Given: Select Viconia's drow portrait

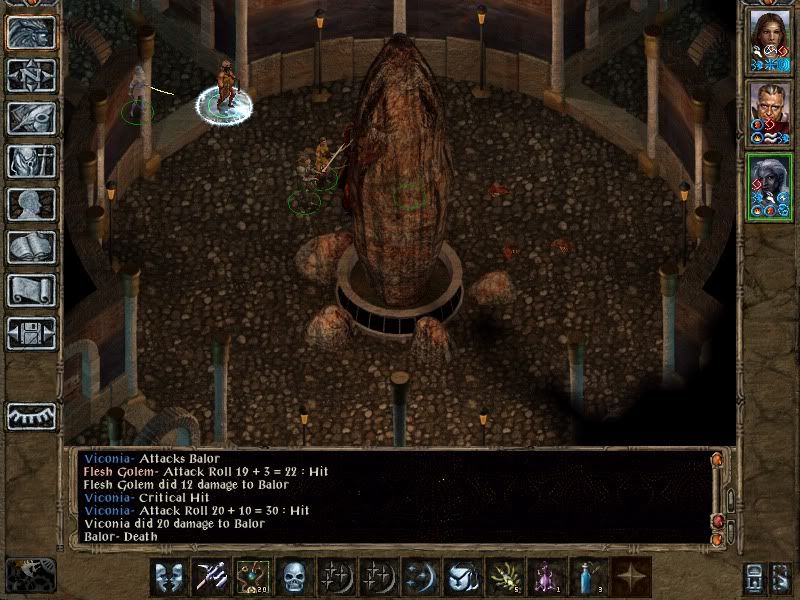Looking at the screenshot, I should click(769, 185).
